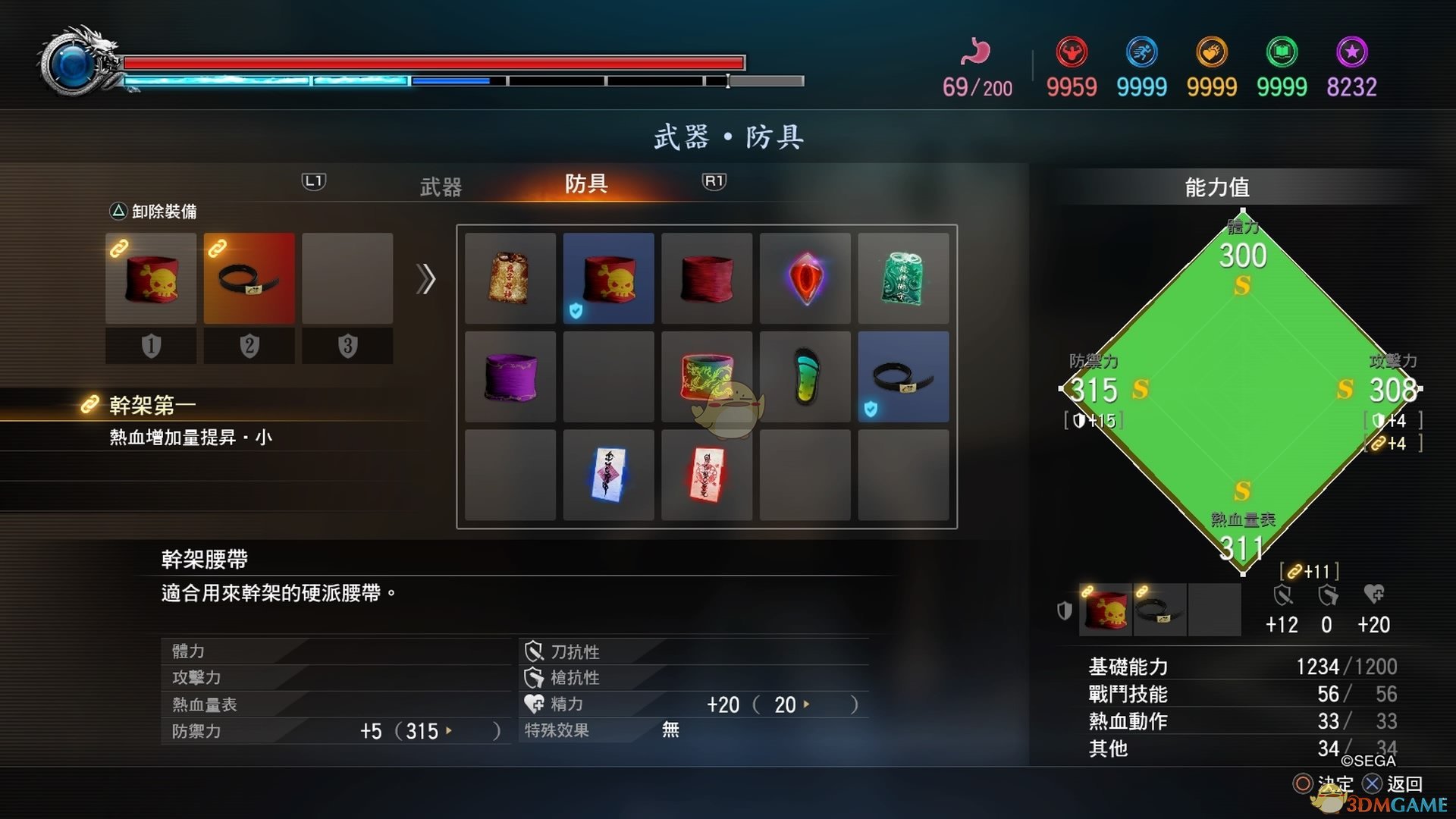Expand the 防禦力 315 value arrow
Viewport: 1456px width, 819px height.
[x=448, y=731]
